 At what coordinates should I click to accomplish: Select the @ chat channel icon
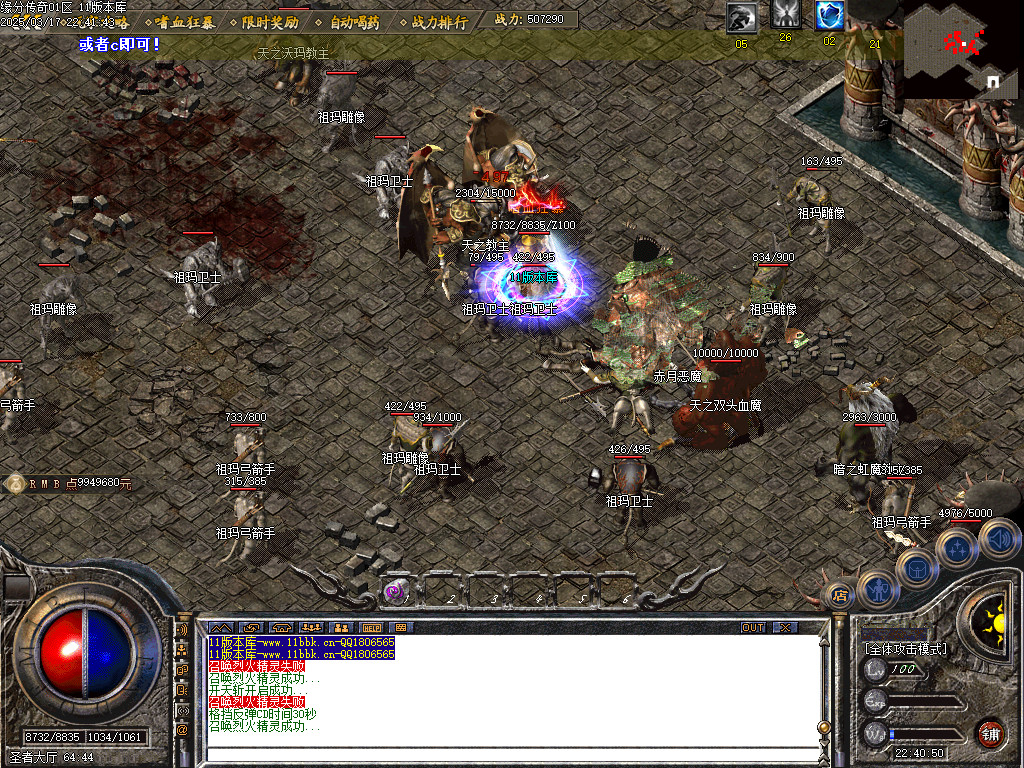coord(183,730)
